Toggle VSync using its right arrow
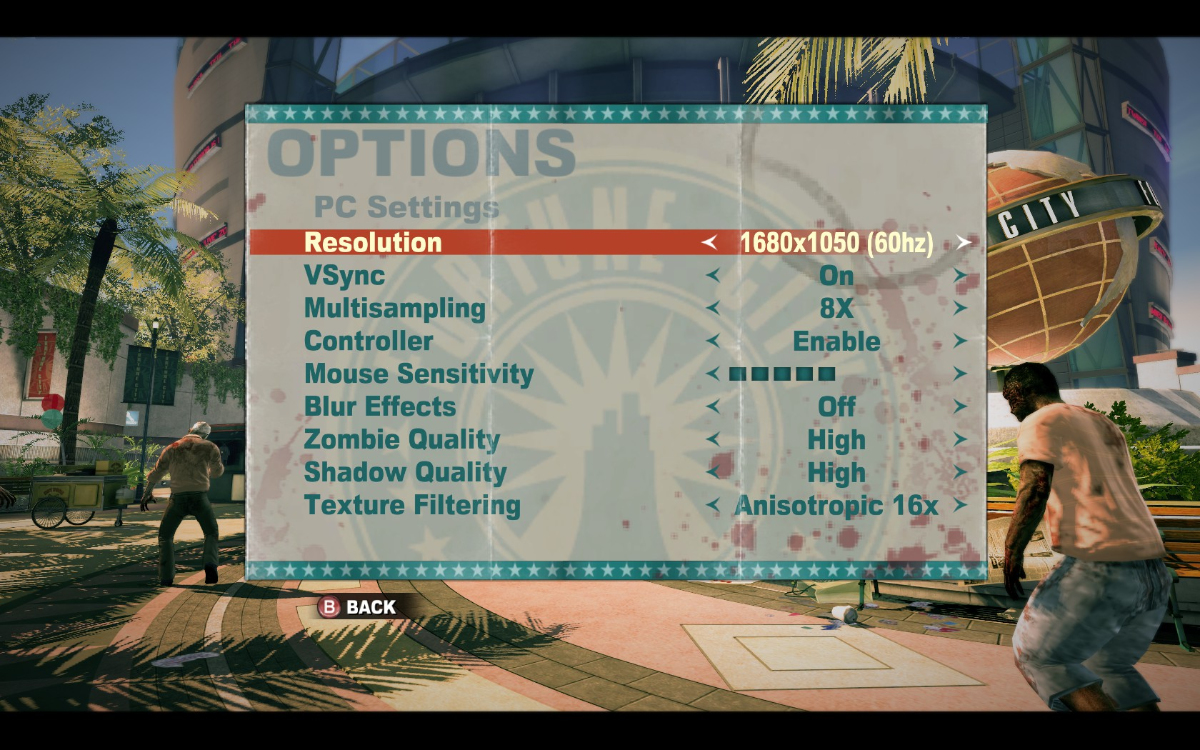Screen dimensions: 1200x750 click(x=960, y=275)
